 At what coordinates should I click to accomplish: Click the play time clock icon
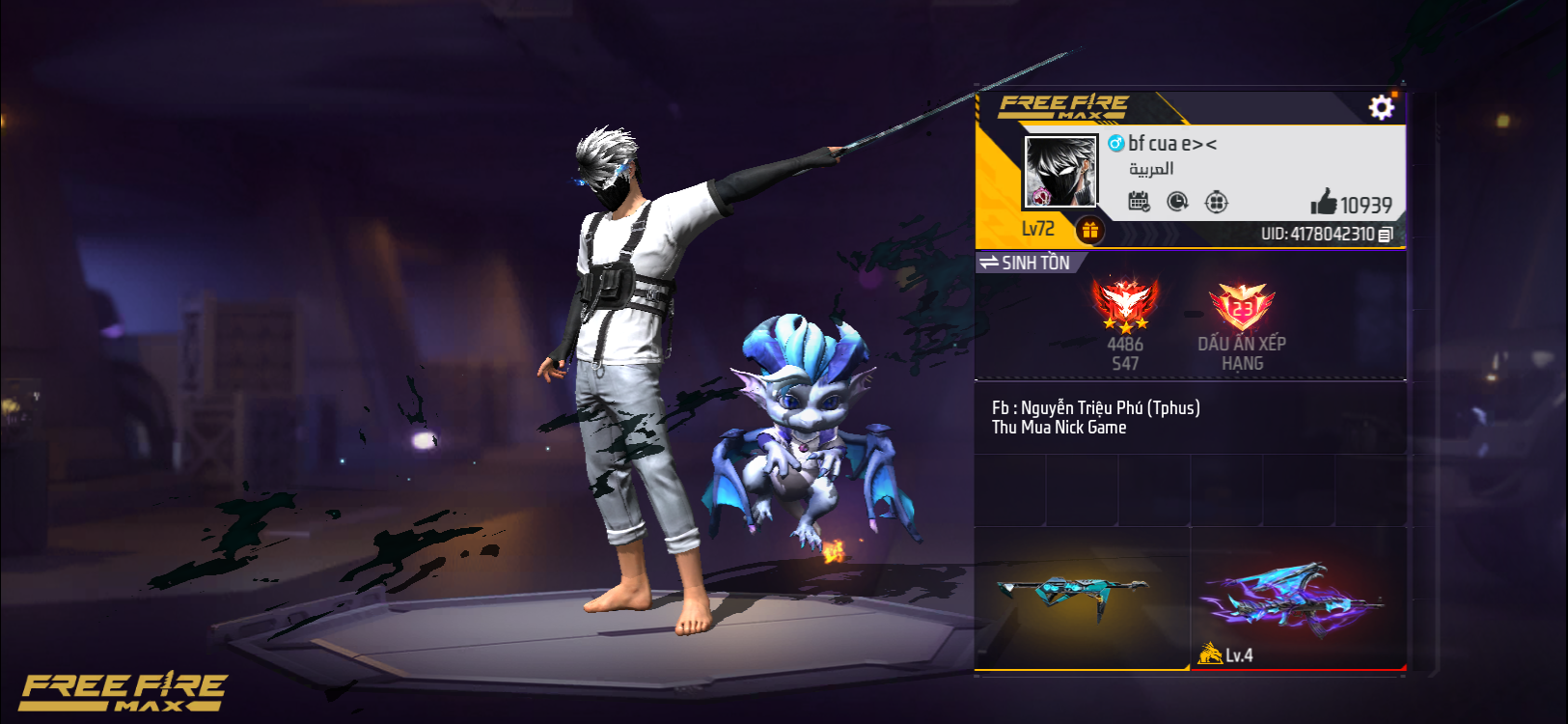pyautogui.click(x=1178, y=200)
